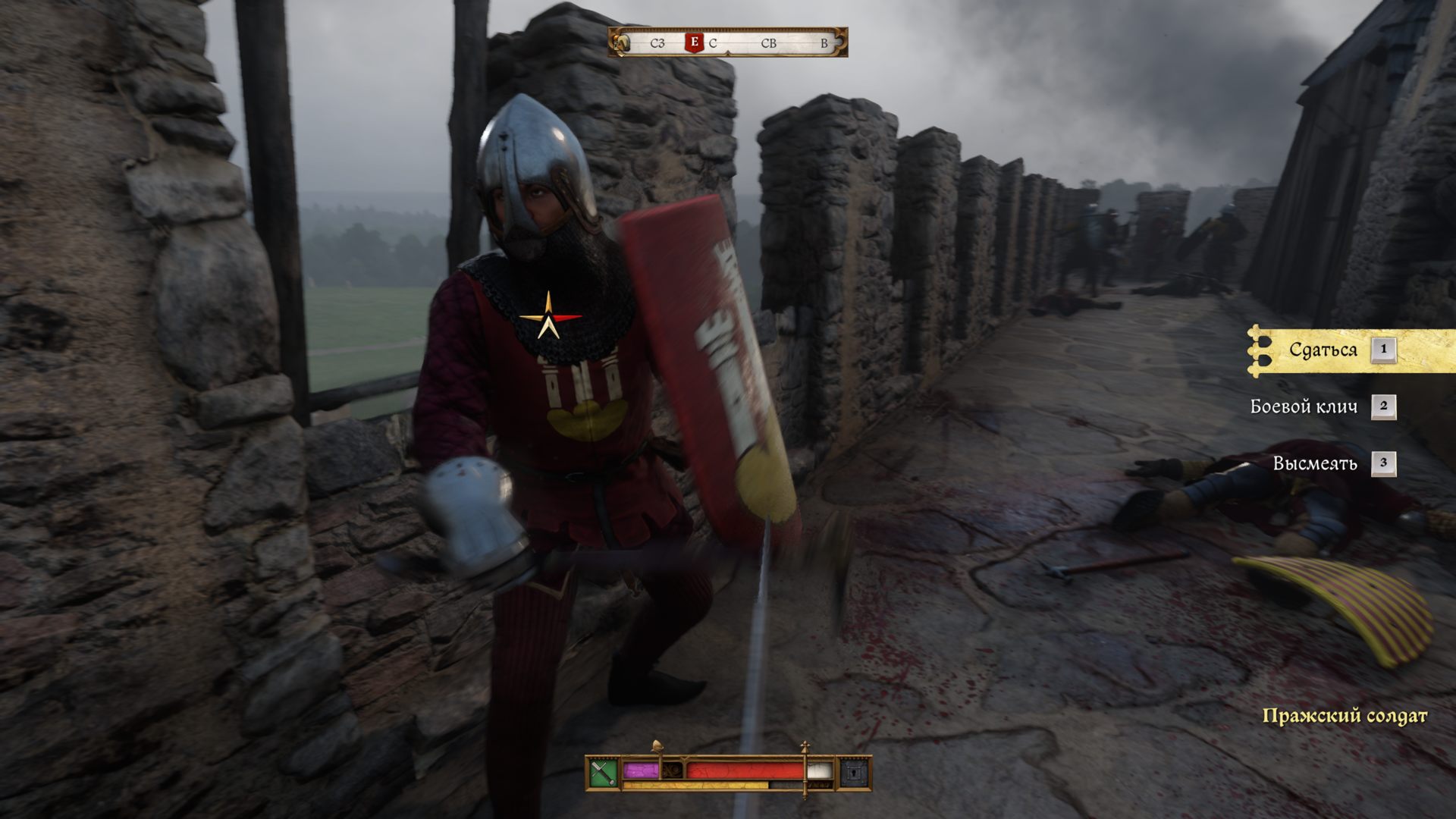The height and width of the screenshot is (819, 1456).
Task: Click the crossed sword weapon icon
Action: (604, 773)
